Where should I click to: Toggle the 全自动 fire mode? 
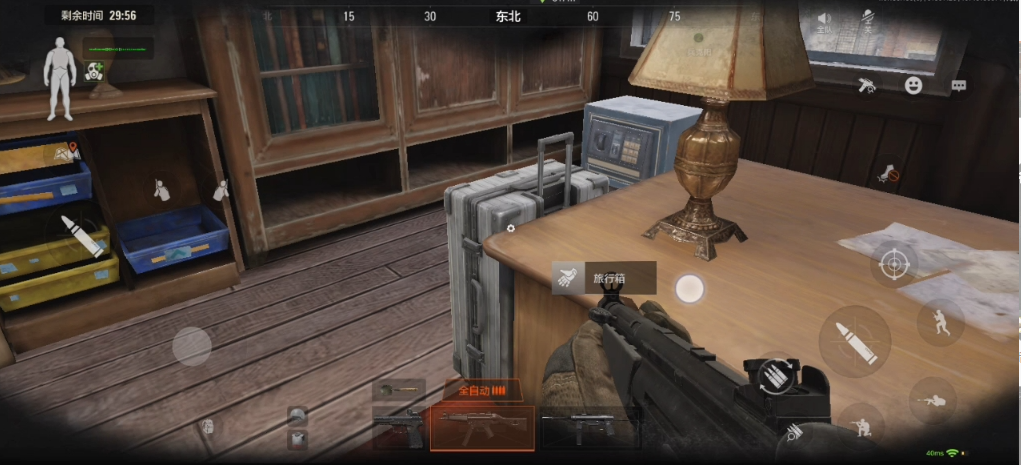[483, 390]
